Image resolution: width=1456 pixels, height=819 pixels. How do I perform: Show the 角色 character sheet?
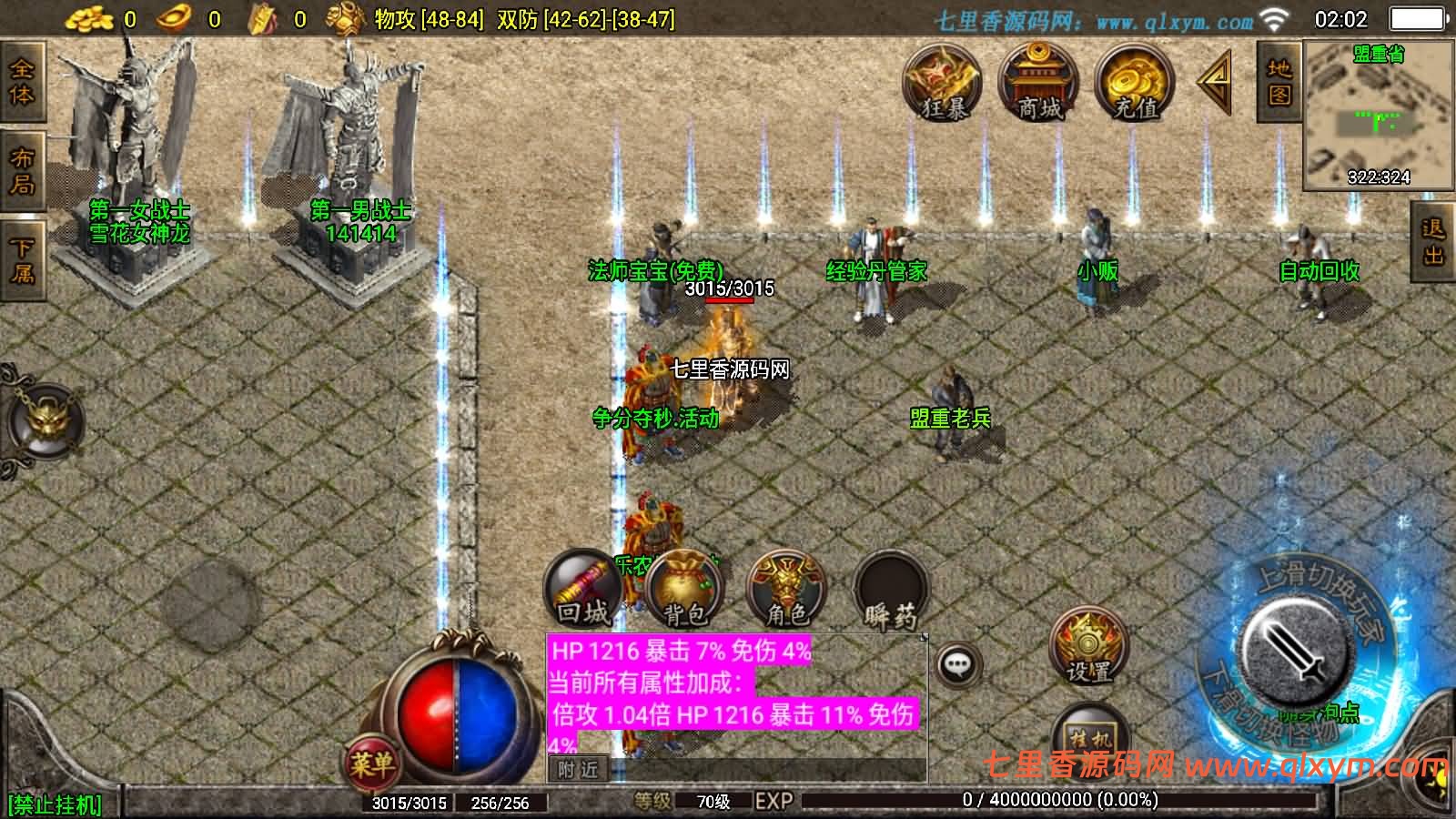coord(787,591)
